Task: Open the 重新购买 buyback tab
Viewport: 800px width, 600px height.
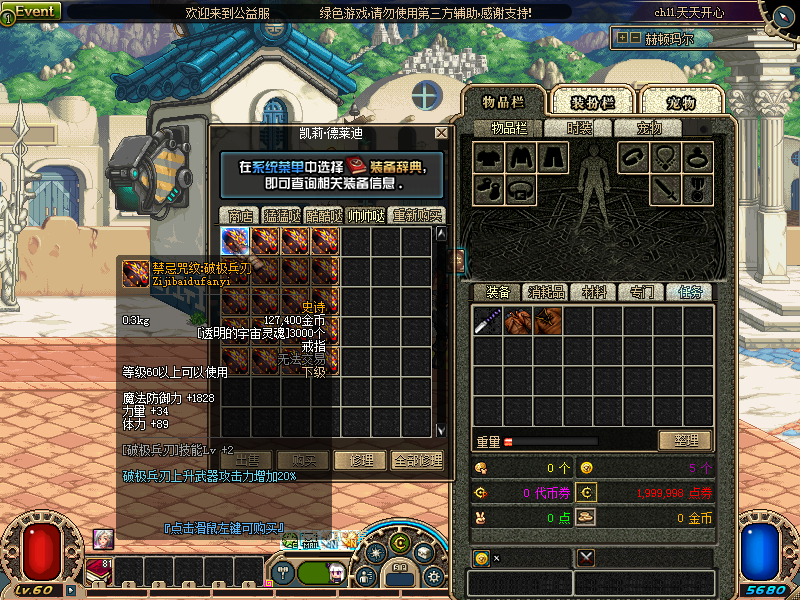Action: (416, 215)
